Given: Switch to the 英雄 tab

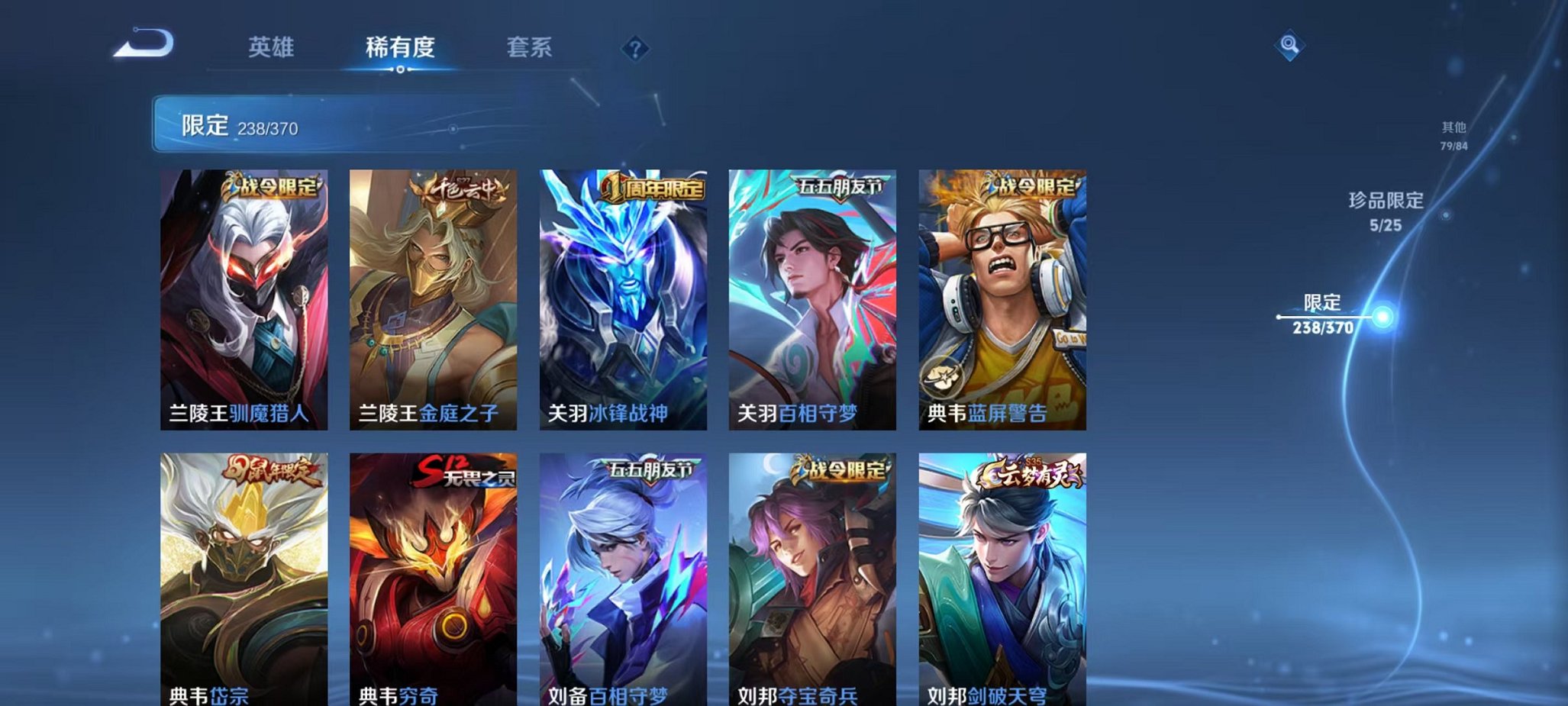Looking at the screenshot, I should tap(271, 47).
